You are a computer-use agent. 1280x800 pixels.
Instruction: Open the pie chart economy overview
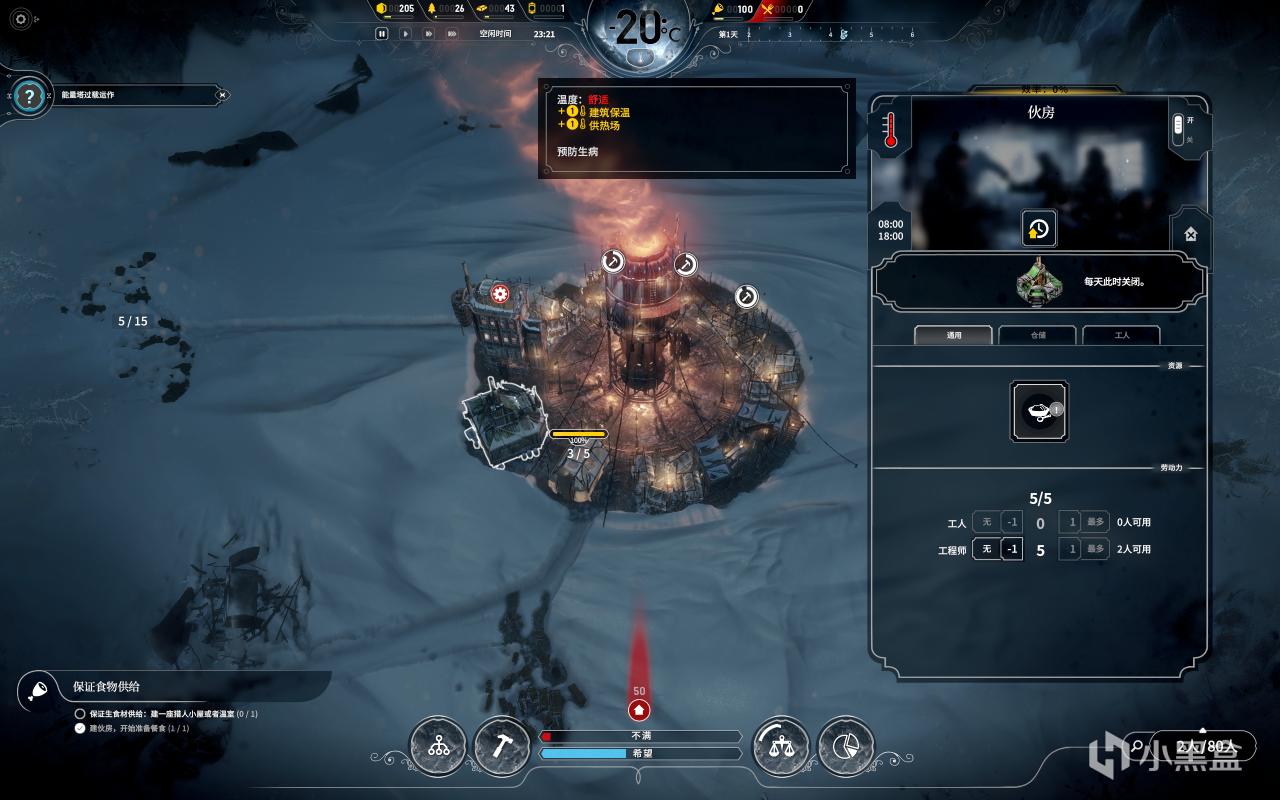(x=845, y=746)
